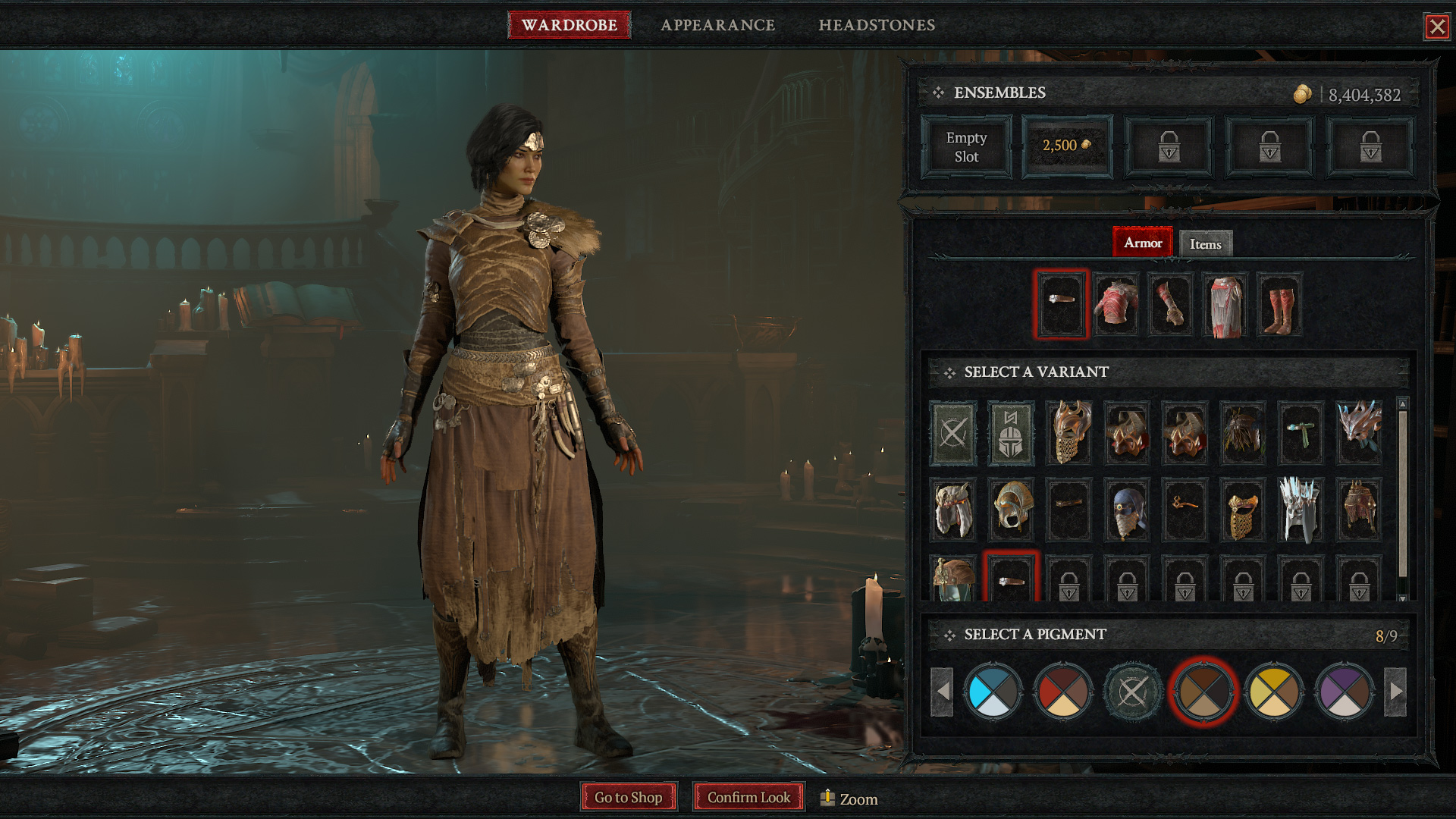1456x819 pixels.
Task: Close the wardrobe screen
Action: pyautogui.click(x=1436, y=27)
